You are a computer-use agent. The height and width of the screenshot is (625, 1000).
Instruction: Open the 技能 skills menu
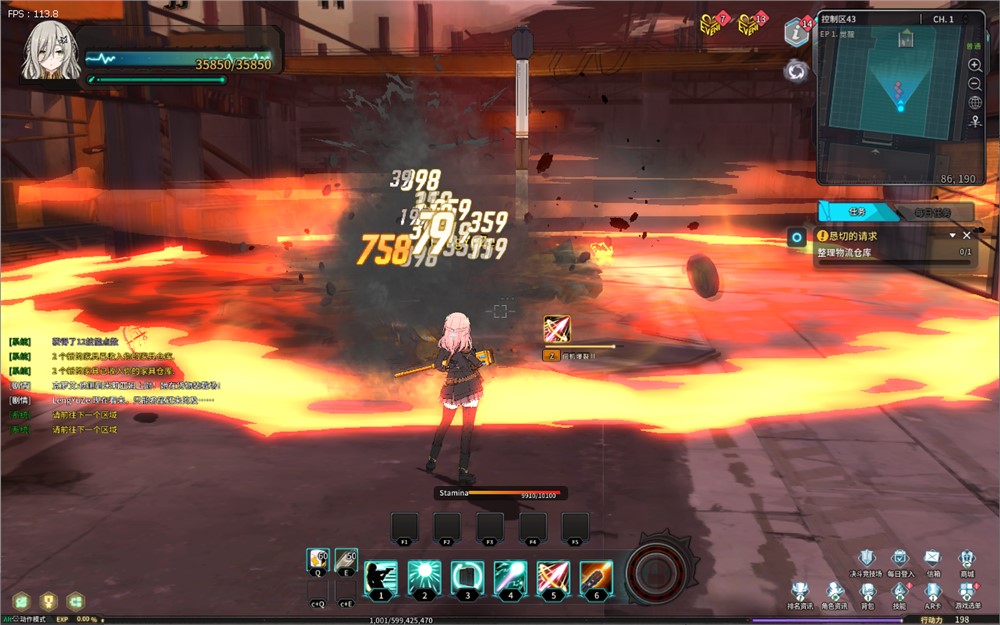pos(899,592)
